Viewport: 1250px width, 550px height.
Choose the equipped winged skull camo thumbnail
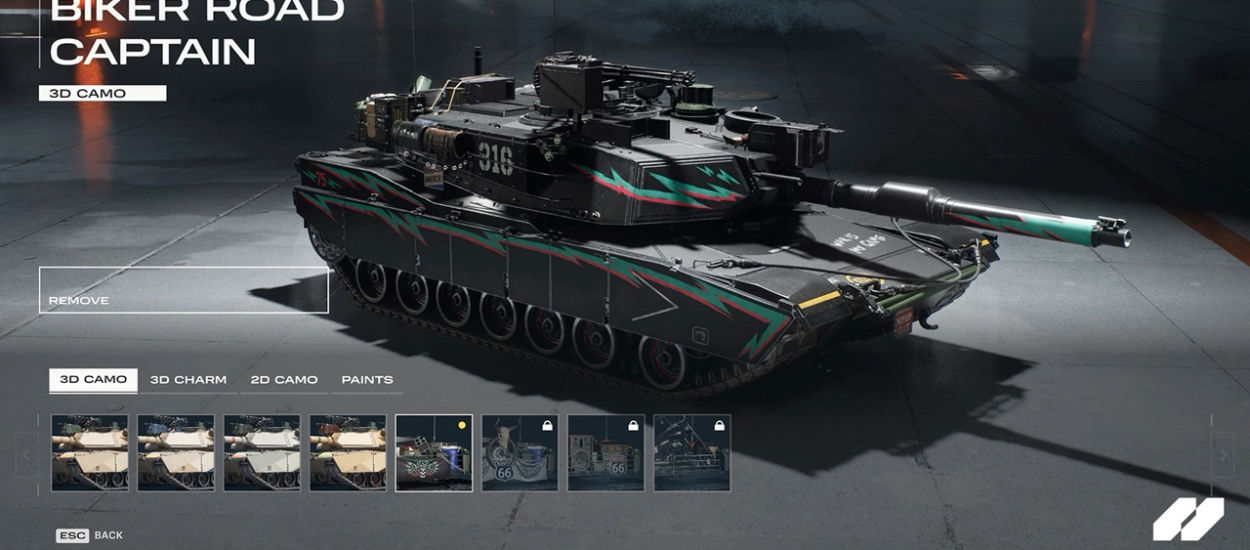click(434, 453)
